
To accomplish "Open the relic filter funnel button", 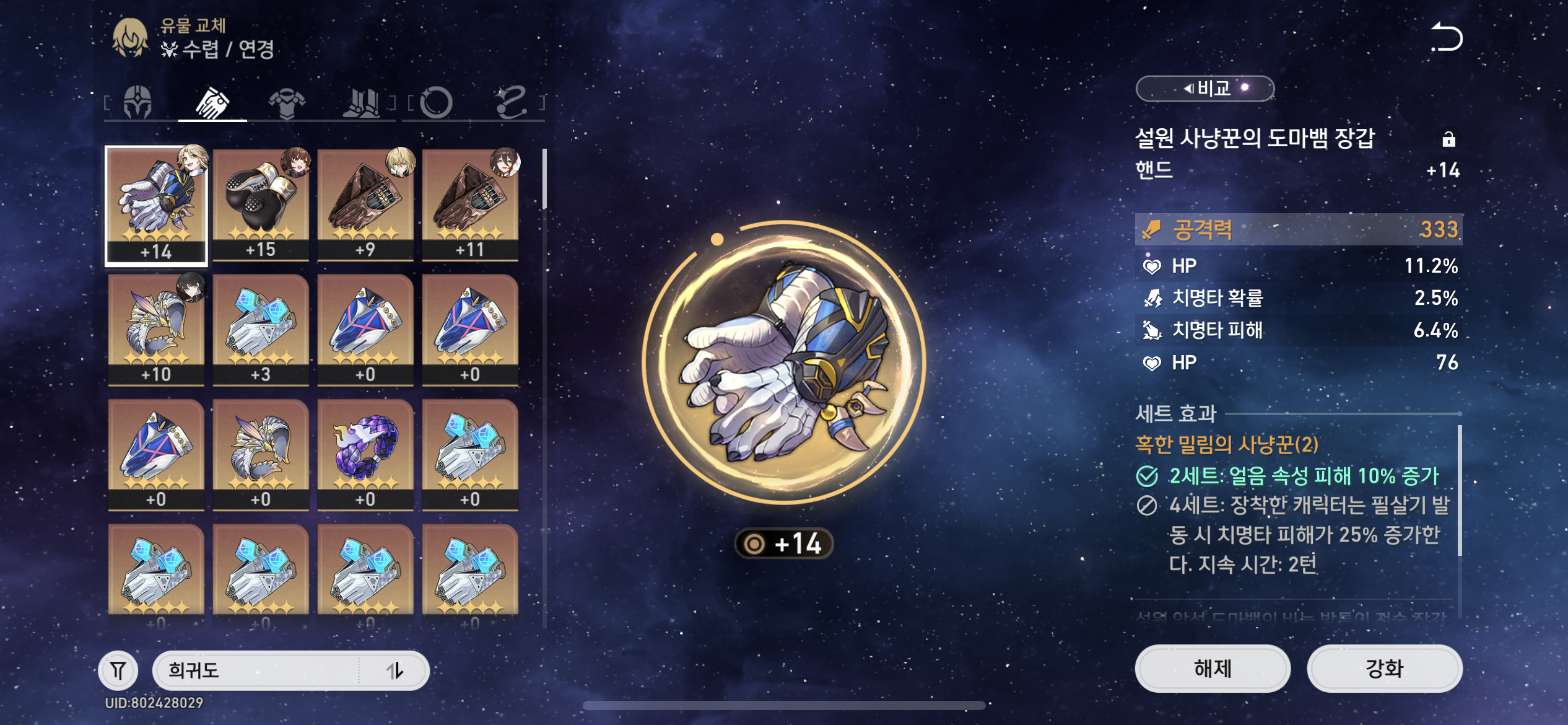I will pyautogui.click(x=118, y=670).
